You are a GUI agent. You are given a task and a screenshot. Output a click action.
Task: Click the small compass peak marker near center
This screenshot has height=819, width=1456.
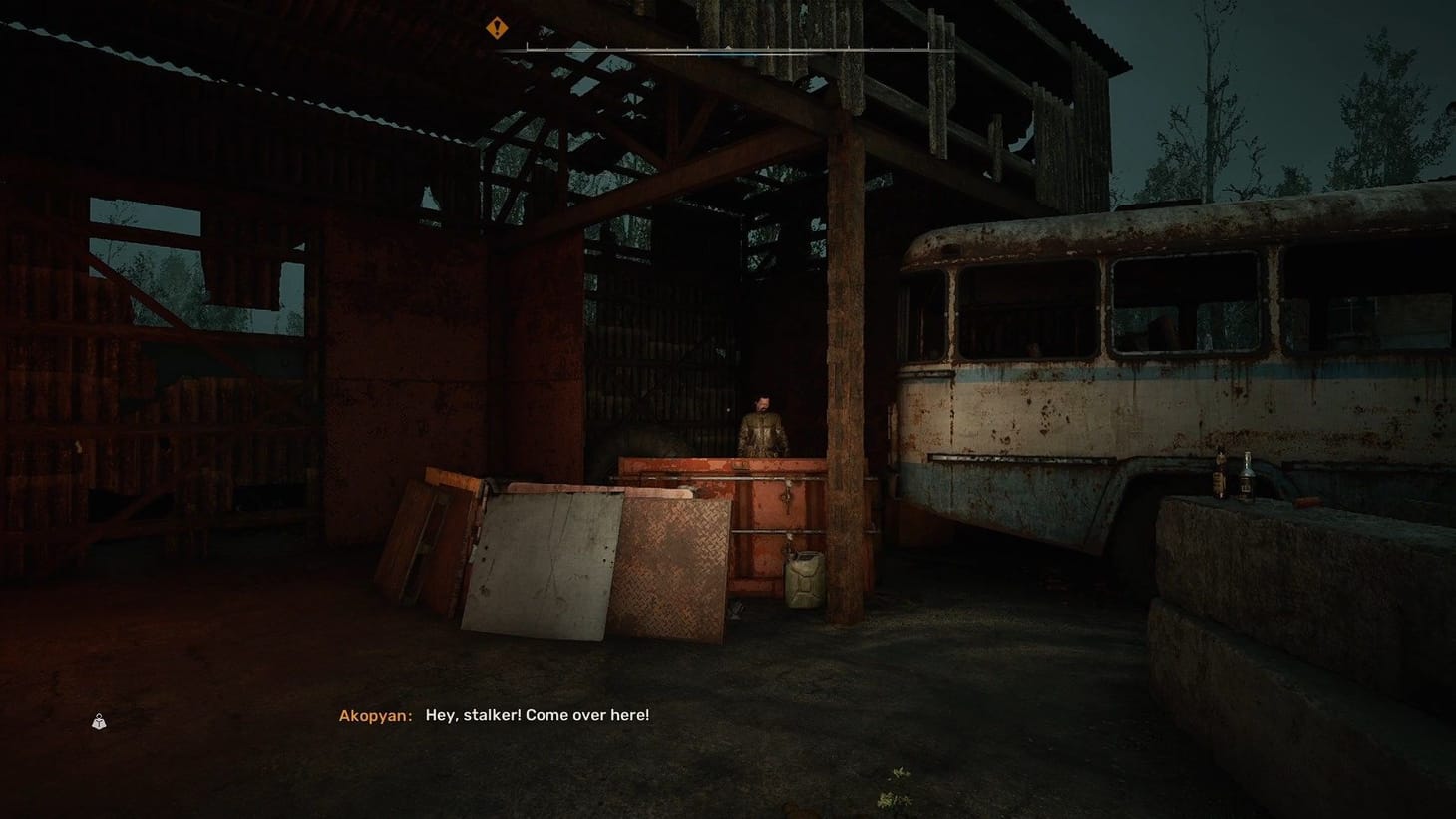[729, 46]
